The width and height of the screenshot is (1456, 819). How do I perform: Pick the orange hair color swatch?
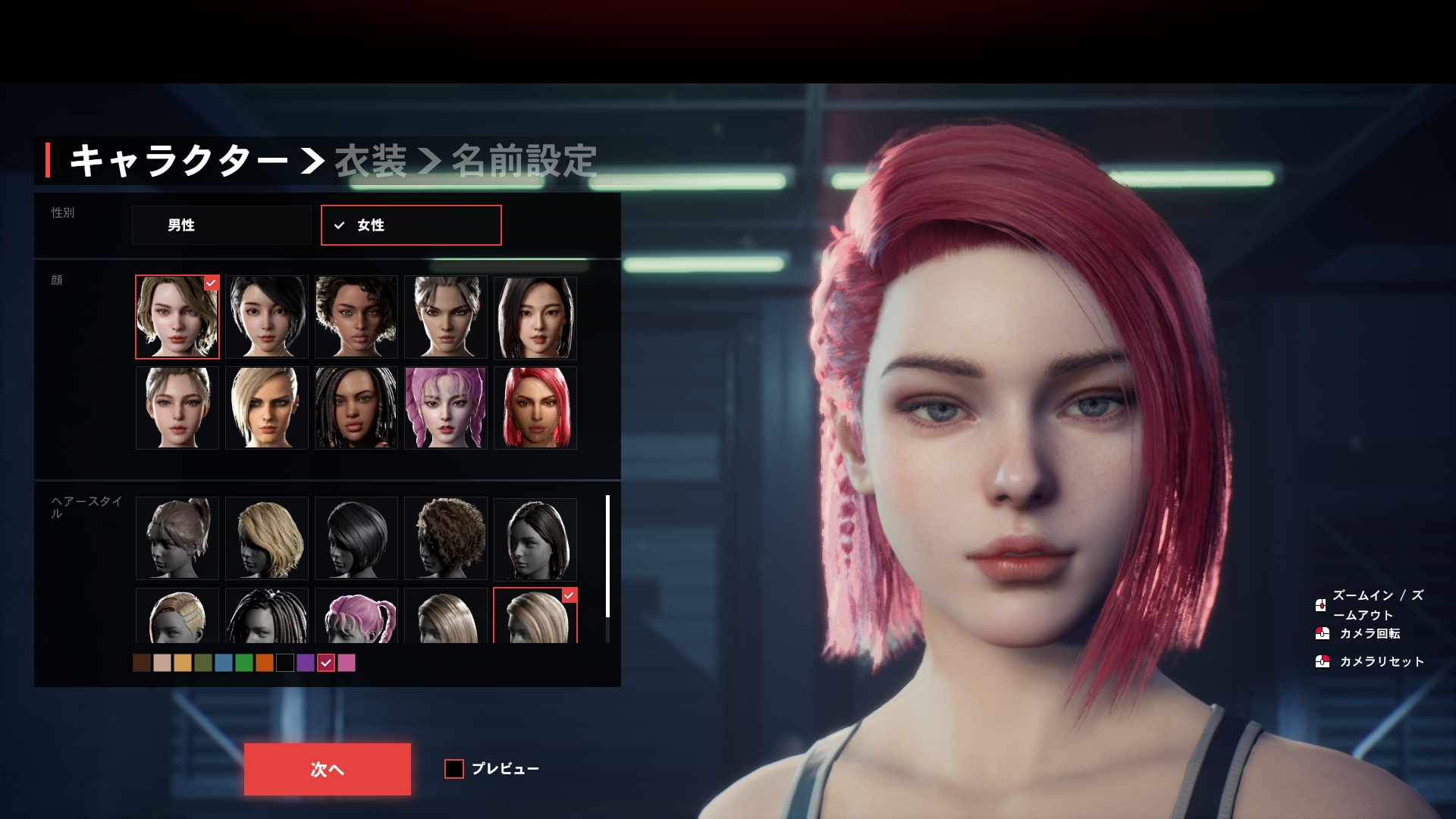pyautogui.click(x=265, y=663)
